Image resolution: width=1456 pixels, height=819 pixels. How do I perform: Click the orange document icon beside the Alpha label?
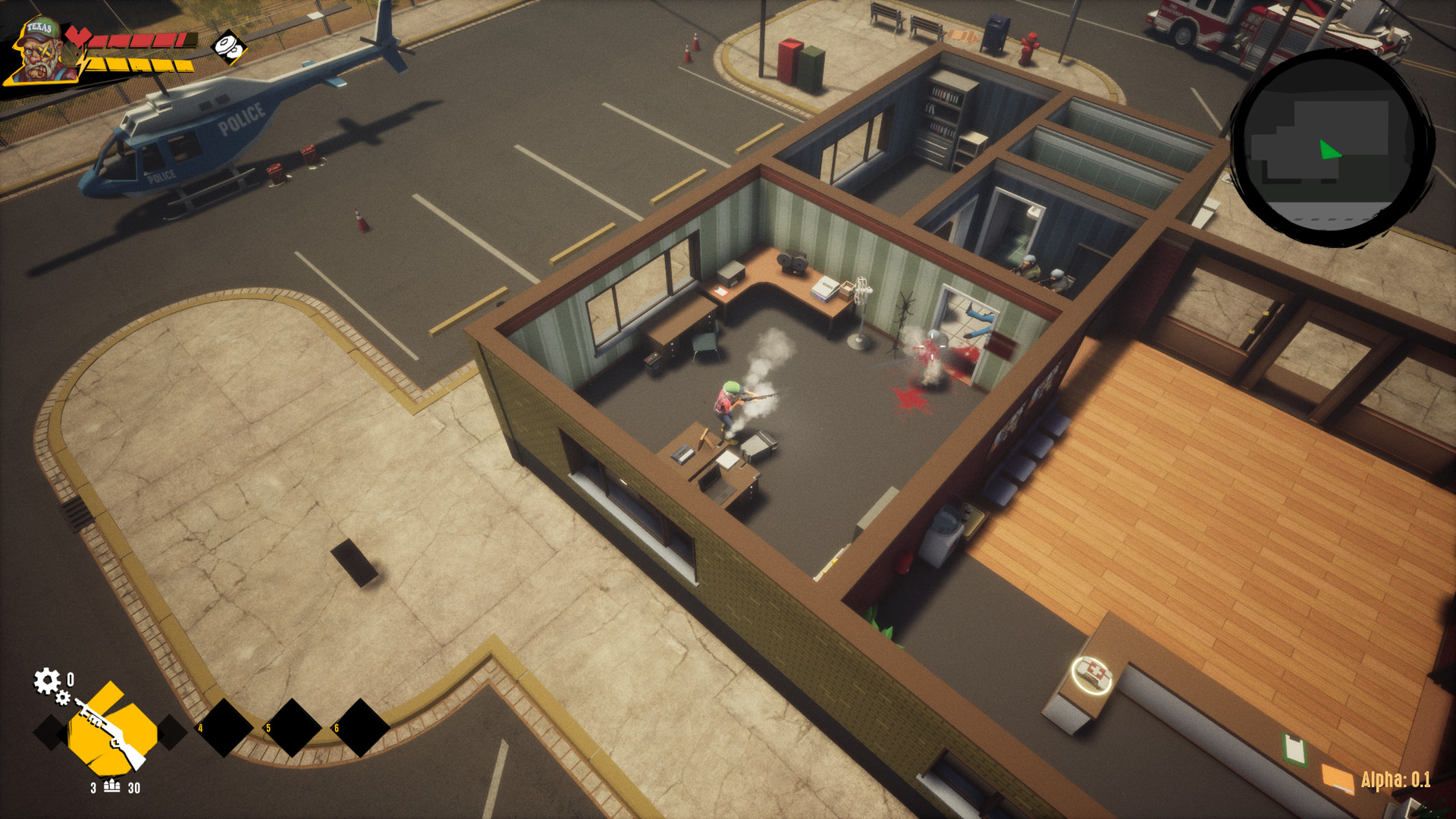[x=1338, y=778]
